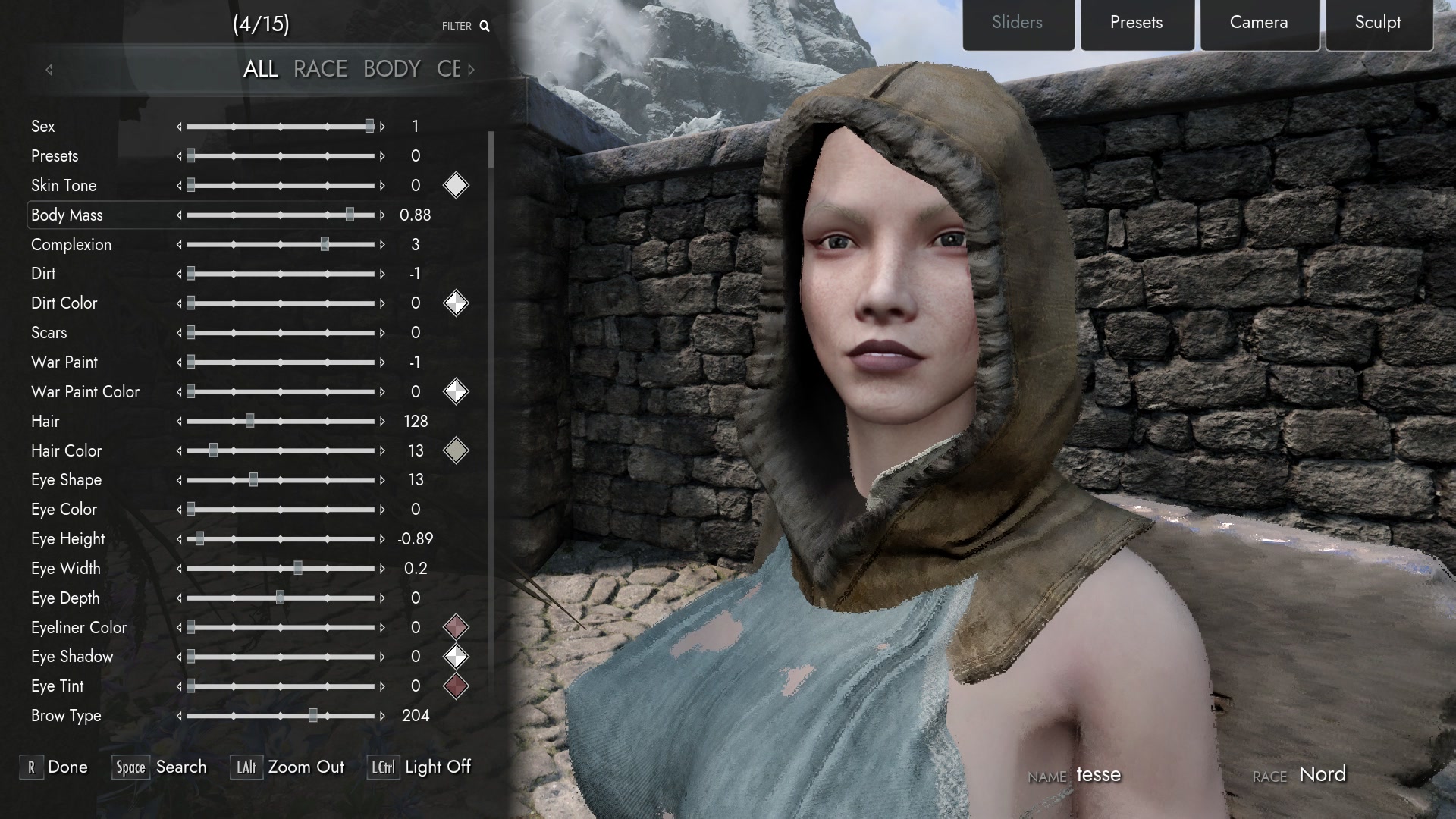Open the Presets menu at top right
This screenshot has height=819, width=1456.
click(x=1137, y=23)
